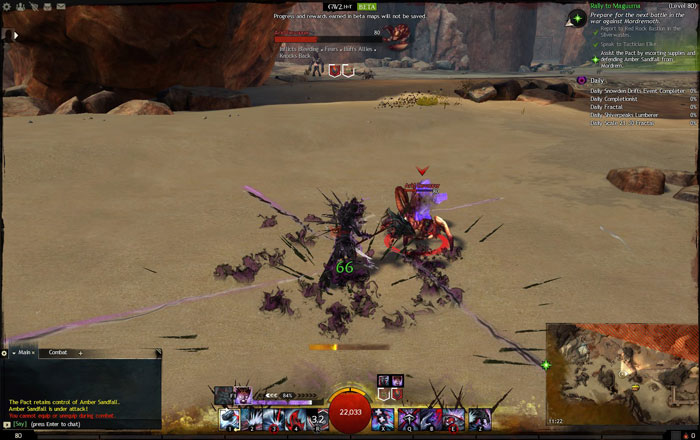
Task: Activate the elite skill in last slot
Action: tap(480, 420)
